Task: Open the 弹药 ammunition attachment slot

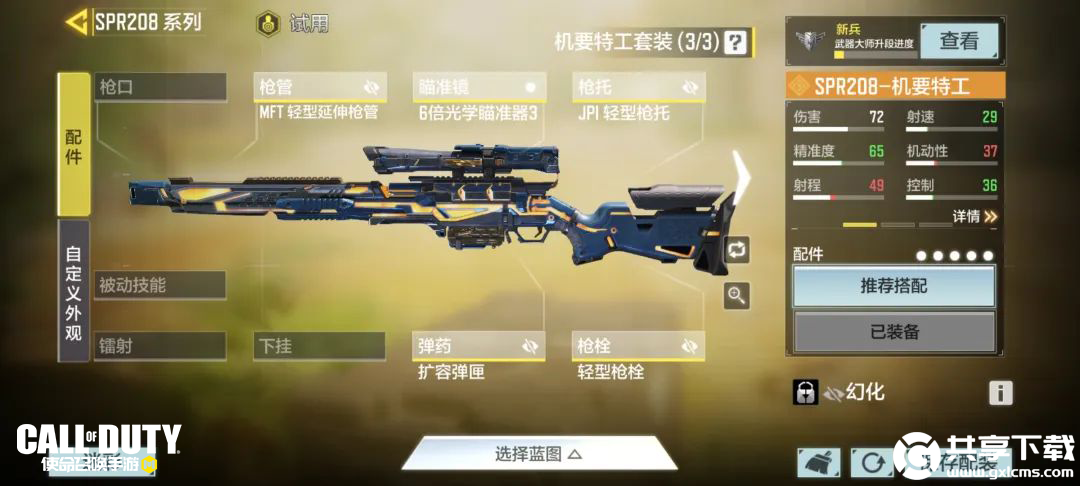Action: 479,346
